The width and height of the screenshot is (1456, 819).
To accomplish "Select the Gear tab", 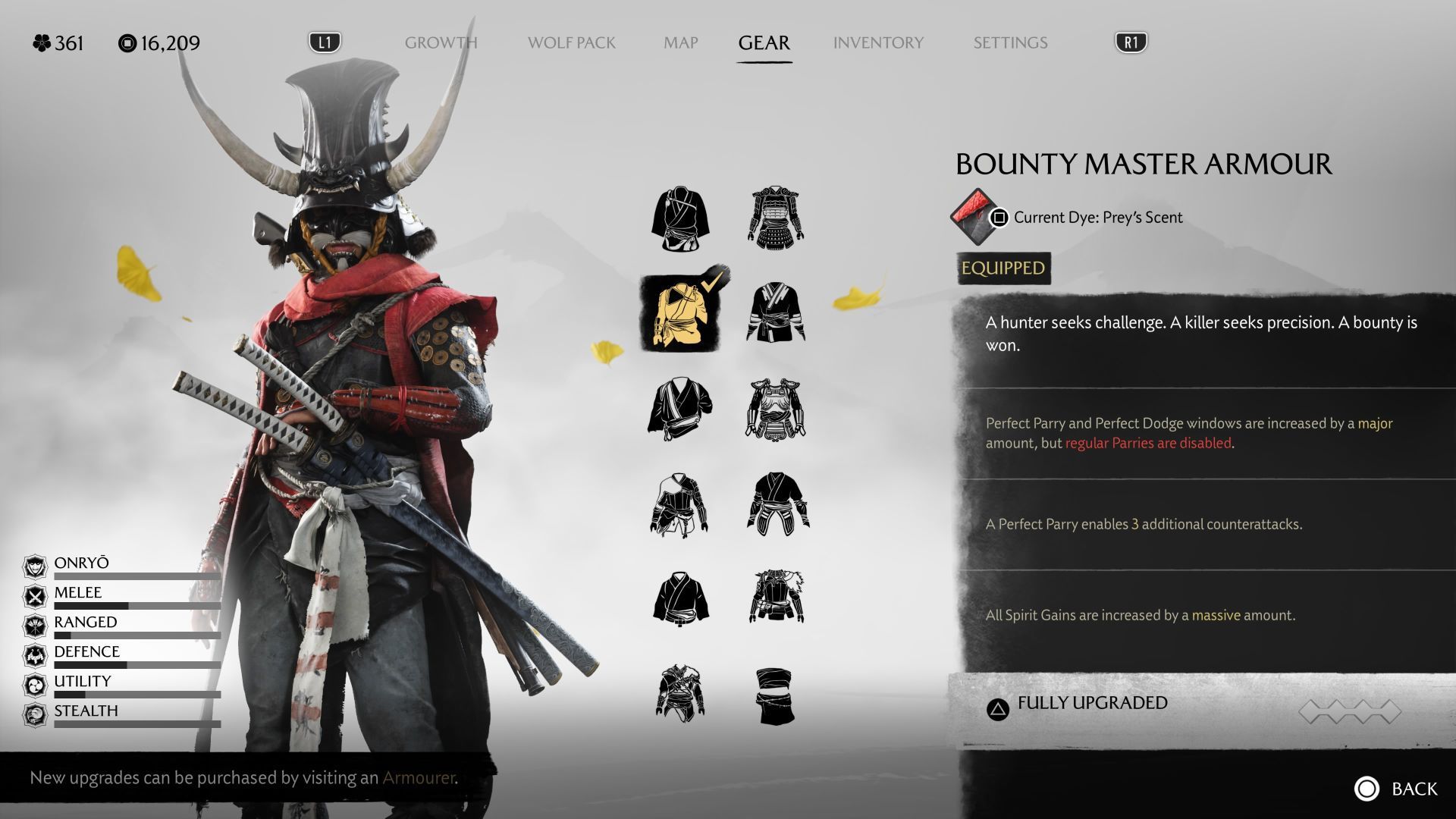I will [x=764, y=42].
